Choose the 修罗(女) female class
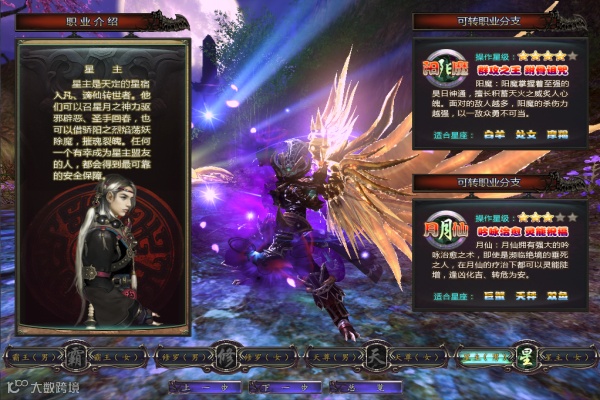Screen dimensions: 600x400 click(x=262, y=354)
